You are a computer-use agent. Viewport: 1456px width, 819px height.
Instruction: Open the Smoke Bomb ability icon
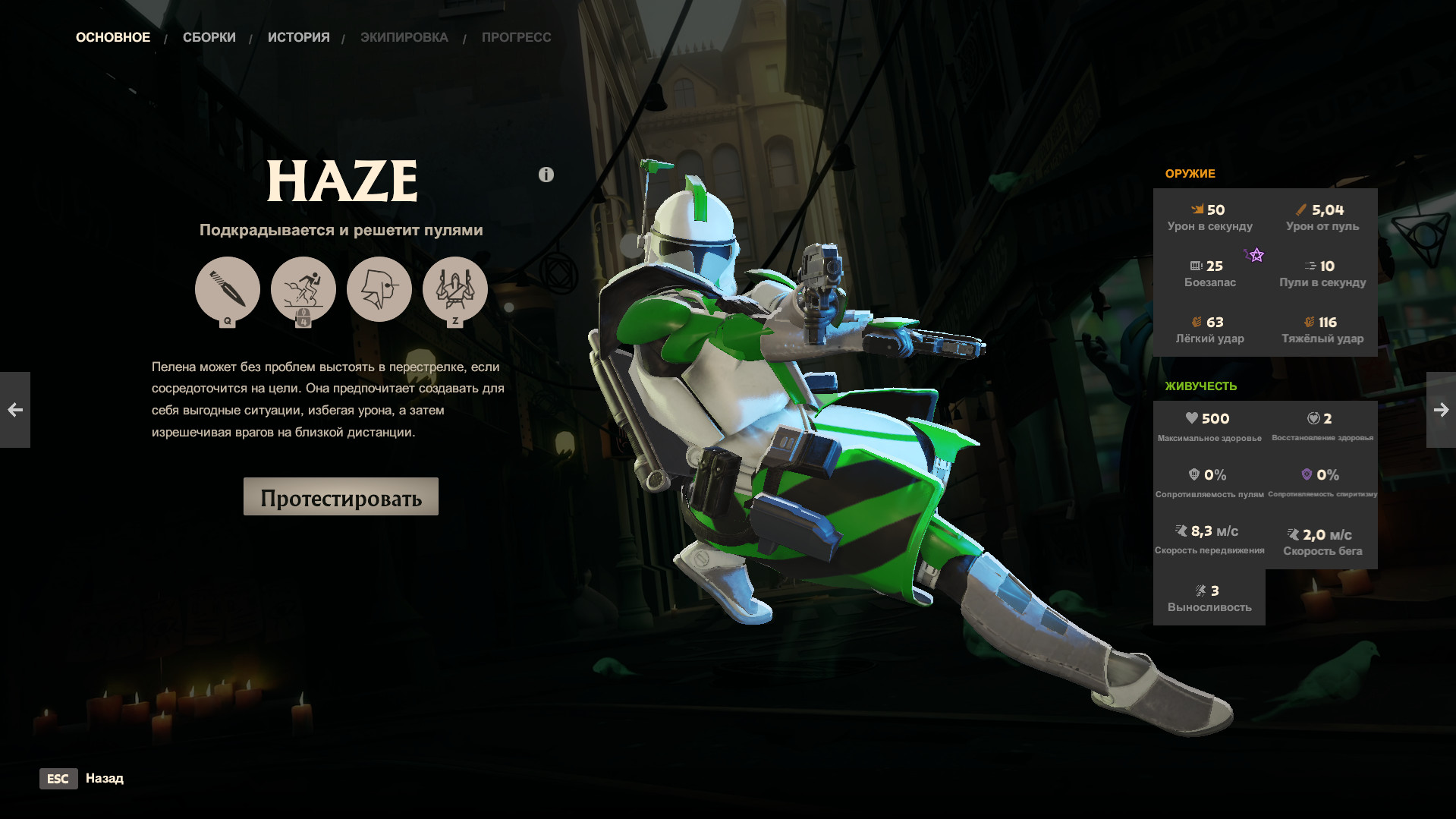(x=379, y=289)
